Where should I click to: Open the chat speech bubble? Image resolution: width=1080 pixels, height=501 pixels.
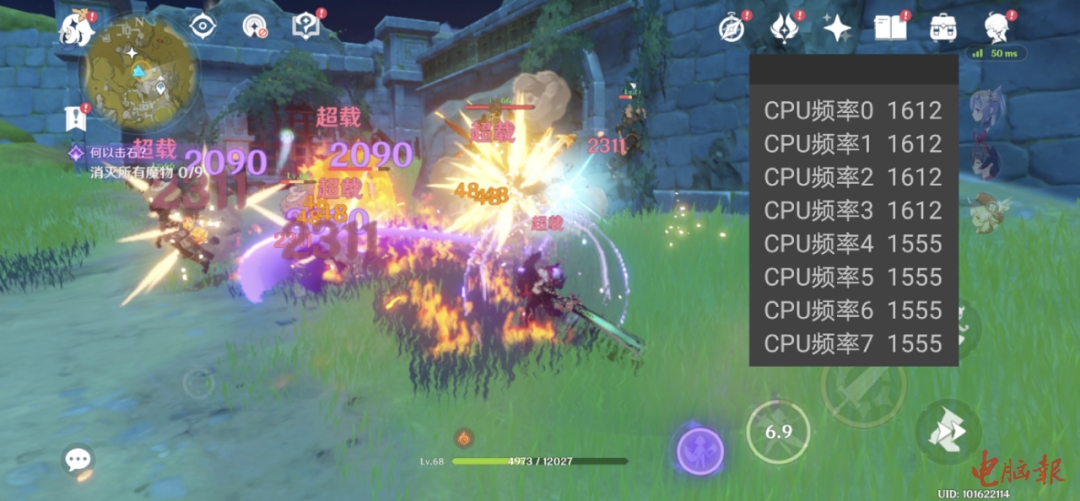click(x=78, y=459)
